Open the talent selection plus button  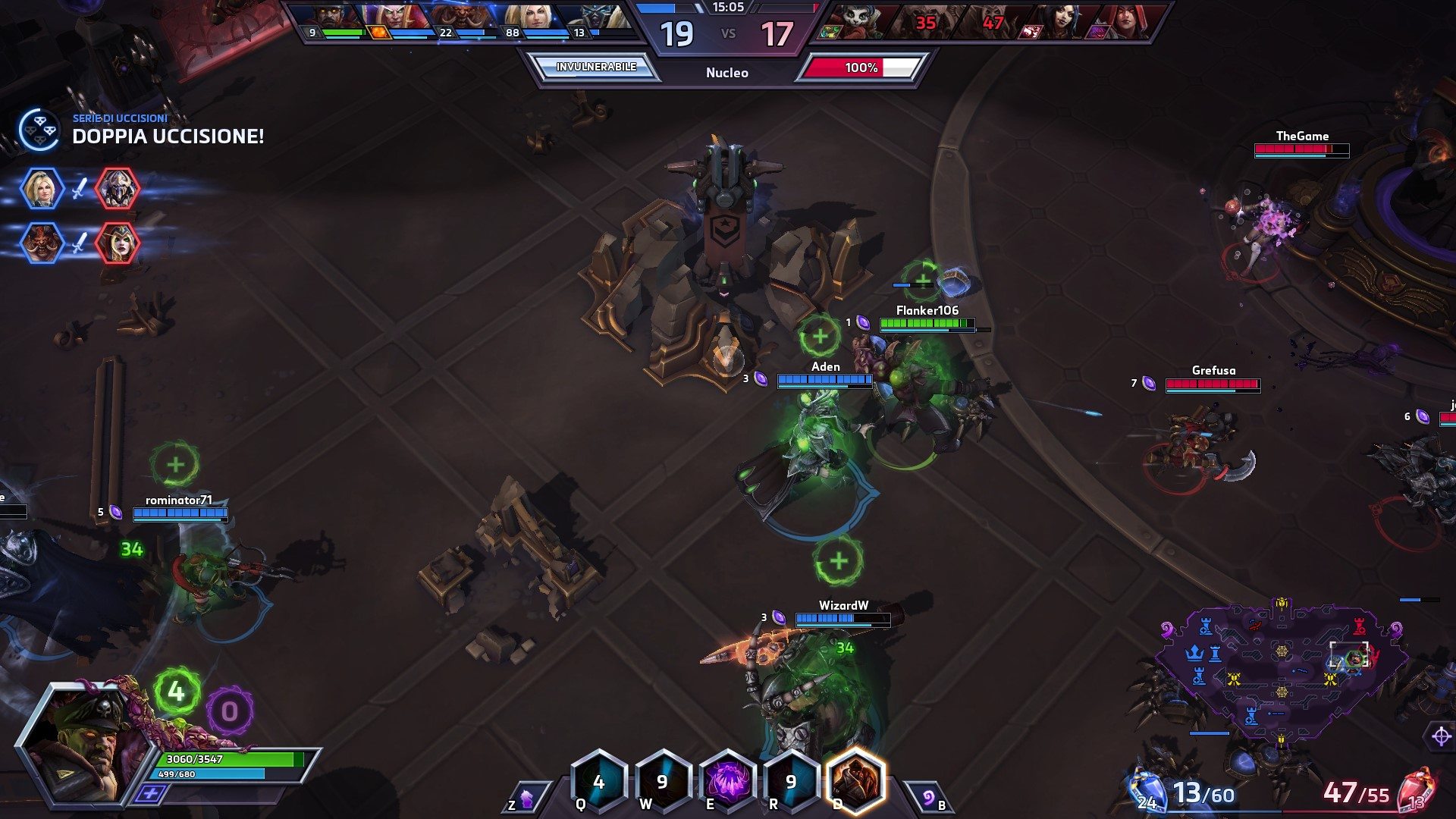point(150,793)
